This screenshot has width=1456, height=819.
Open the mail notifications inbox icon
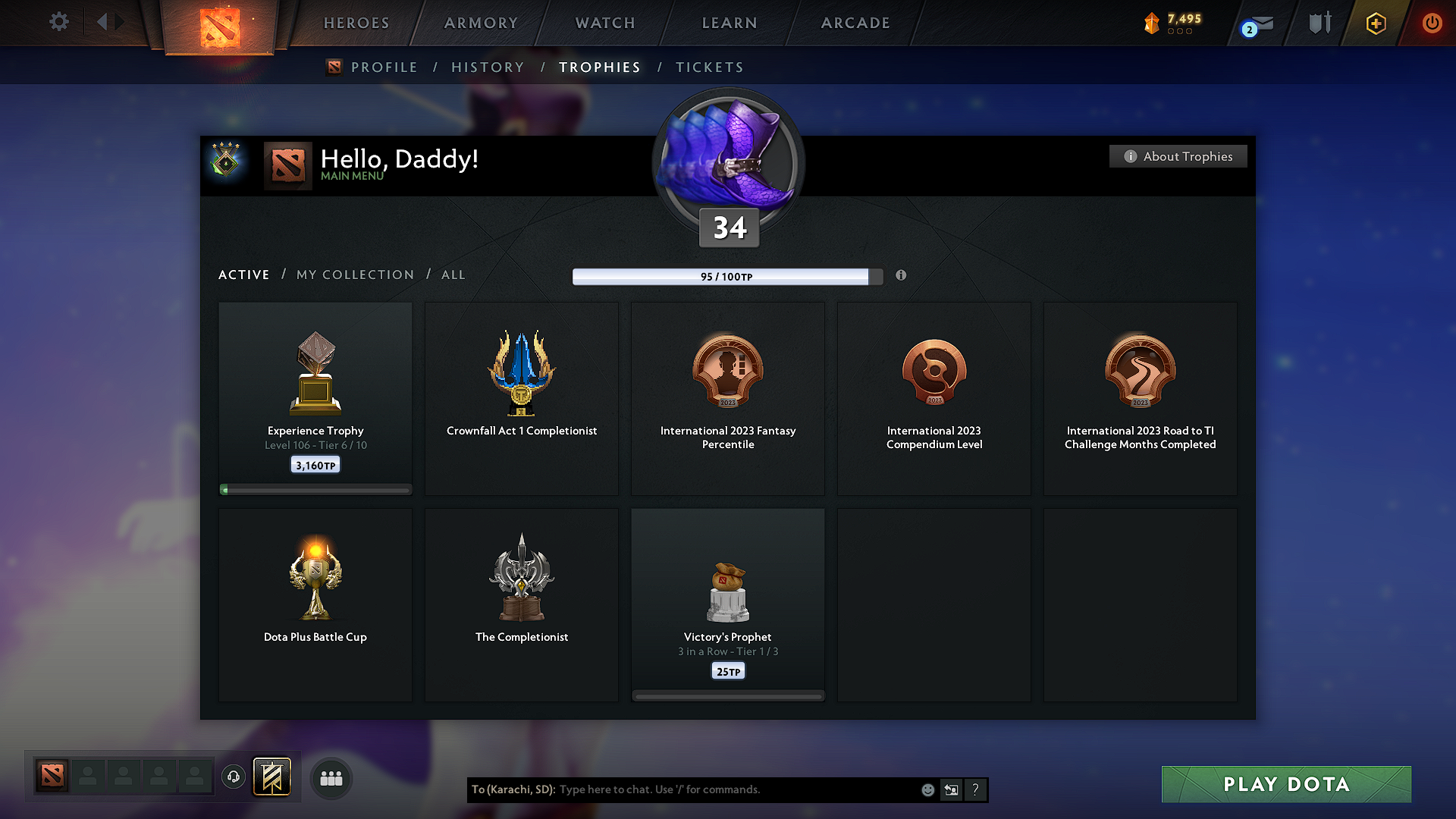pyautogui.click(x=1255, y=23)
